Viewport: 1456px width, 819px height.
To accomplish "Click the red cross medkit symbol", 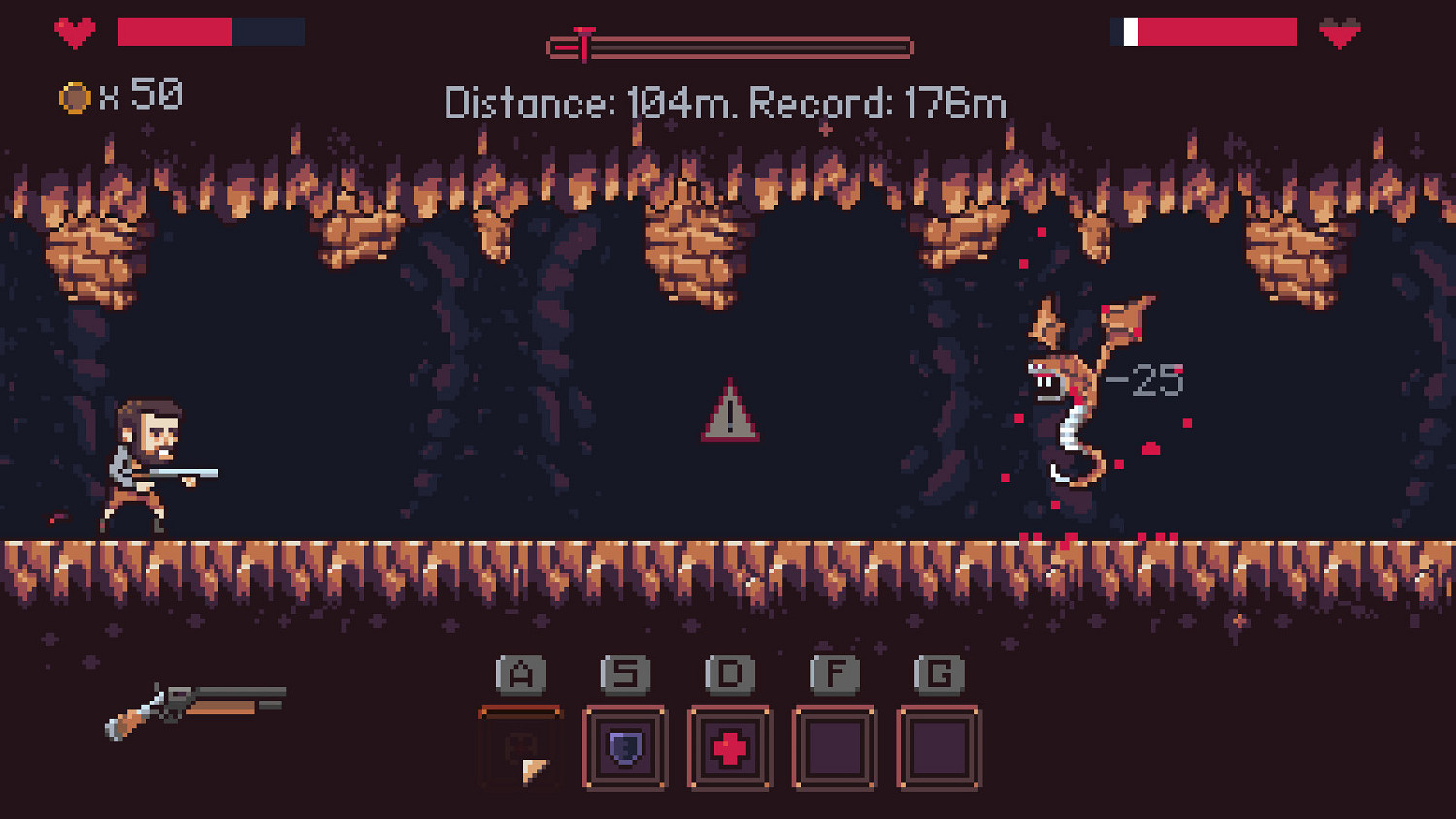I will (729, 745).
